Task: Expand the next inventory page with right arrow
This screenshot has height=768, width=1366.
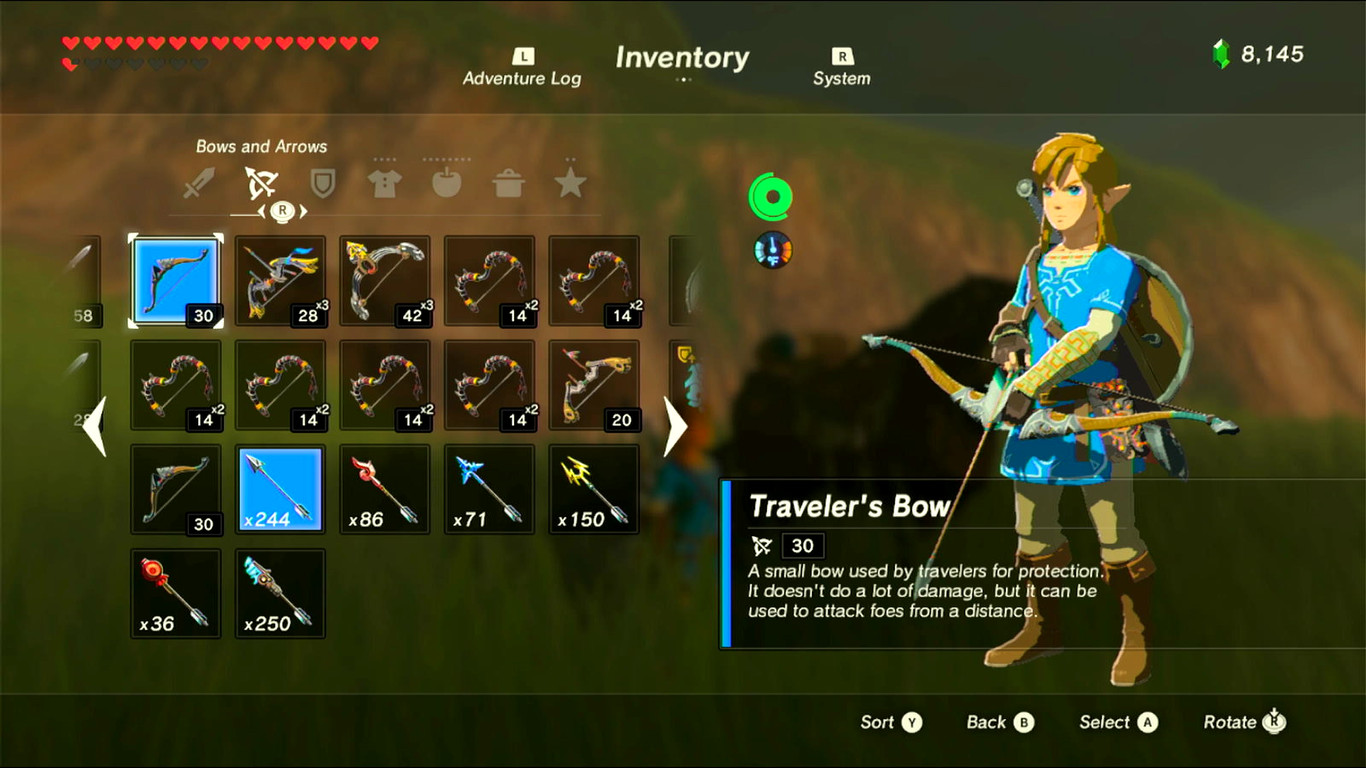Action: [x=675, y=427]
